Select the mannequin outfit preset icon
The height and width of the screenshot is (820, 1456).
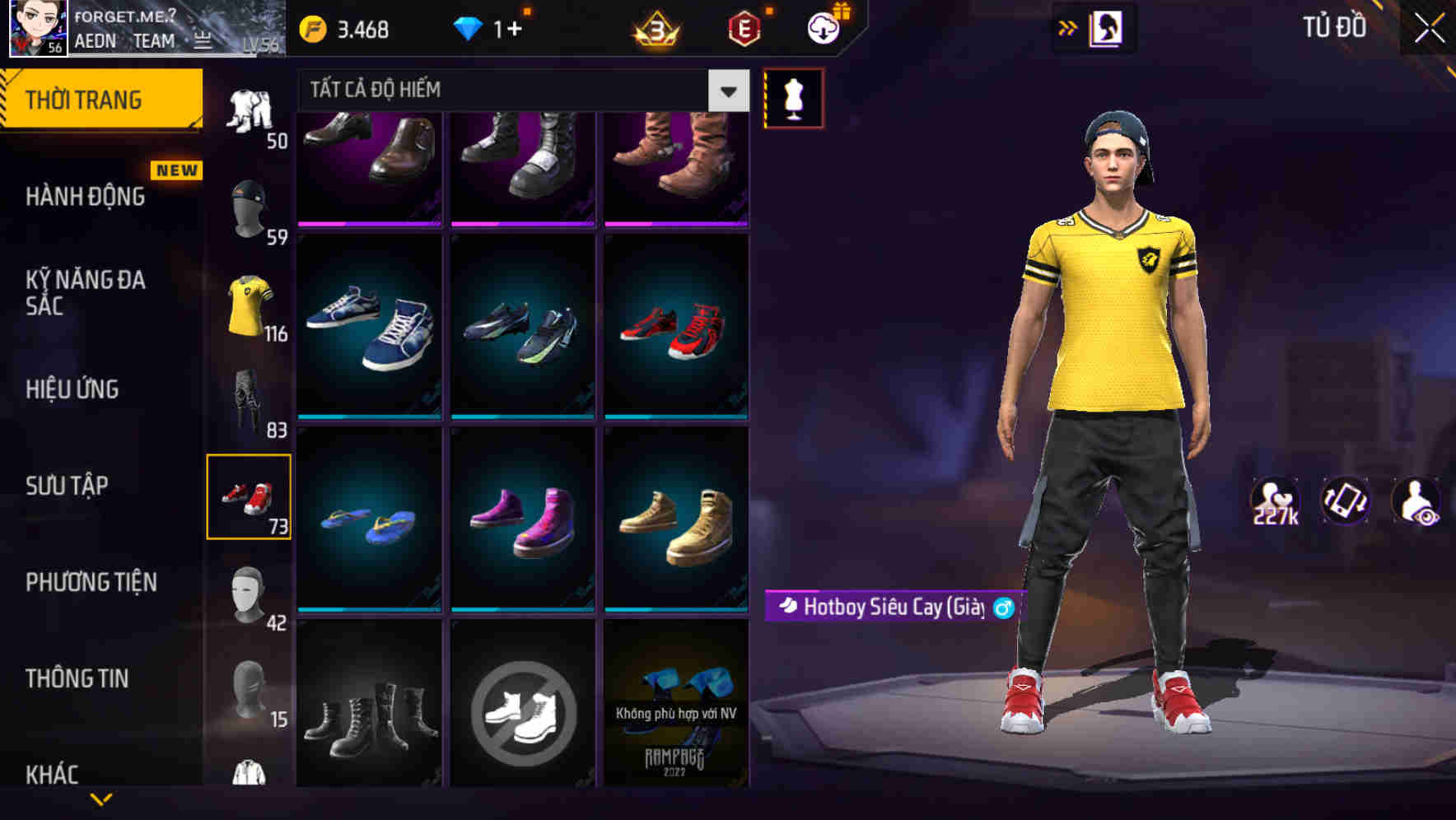coord(793,97)
